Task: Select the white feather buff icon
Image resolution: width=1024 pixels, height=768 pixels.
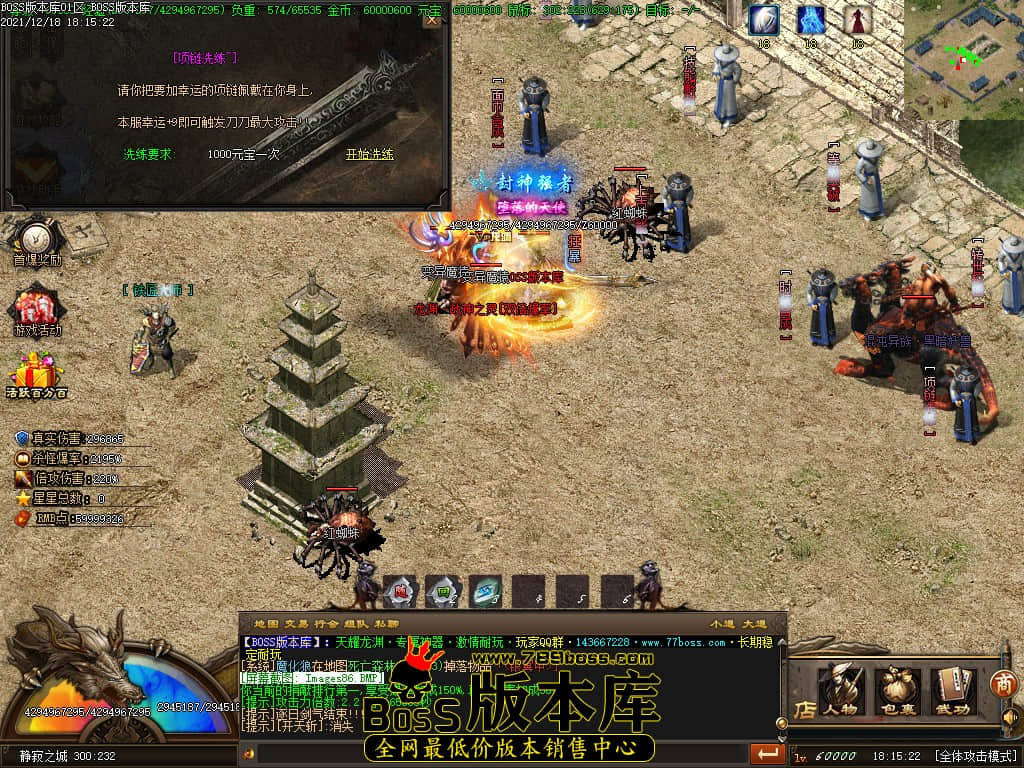Action: [764, 20]
